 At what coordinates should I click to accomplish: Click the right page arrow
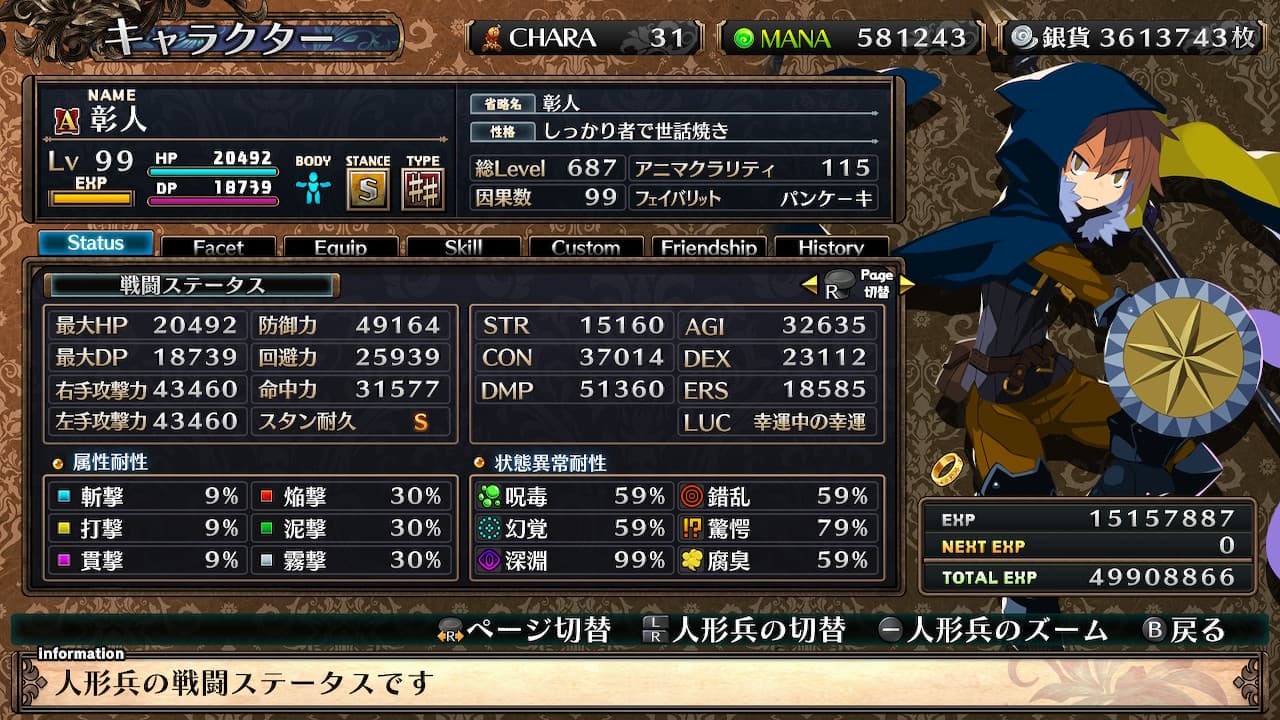[x=907, y=285]
